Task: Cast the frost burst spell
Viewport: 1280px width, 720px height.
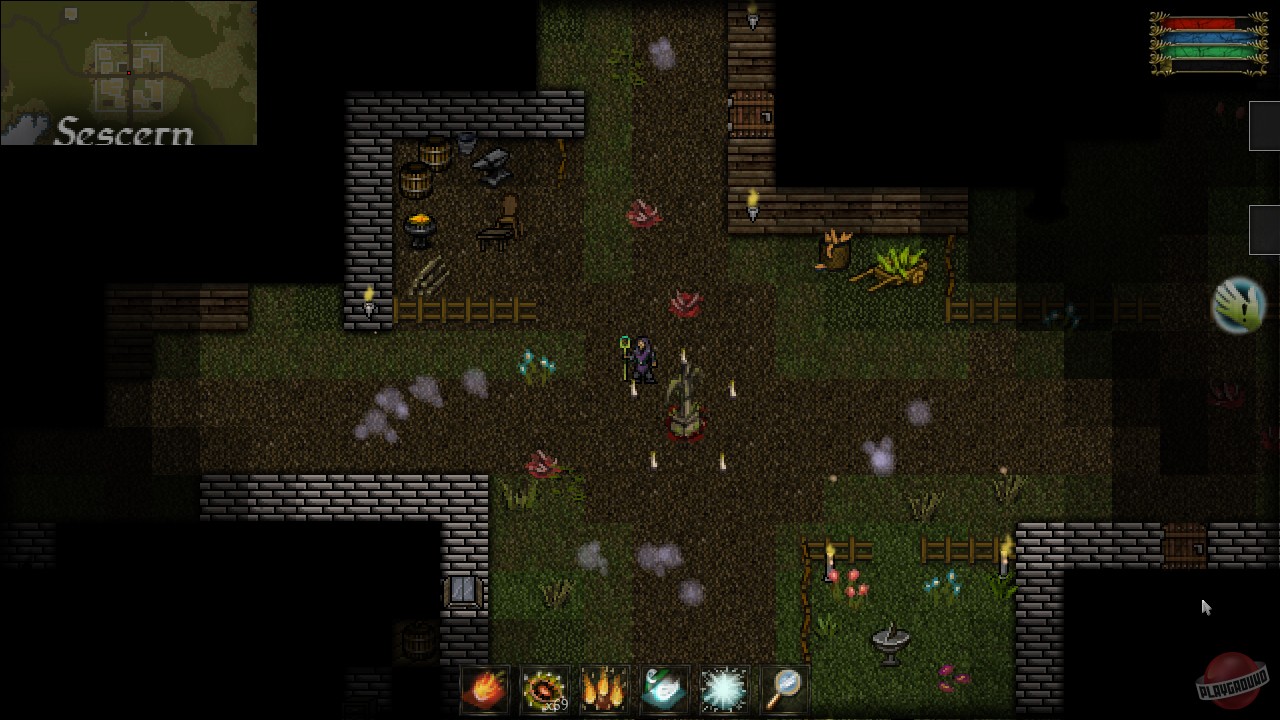Action: [724, 689]
